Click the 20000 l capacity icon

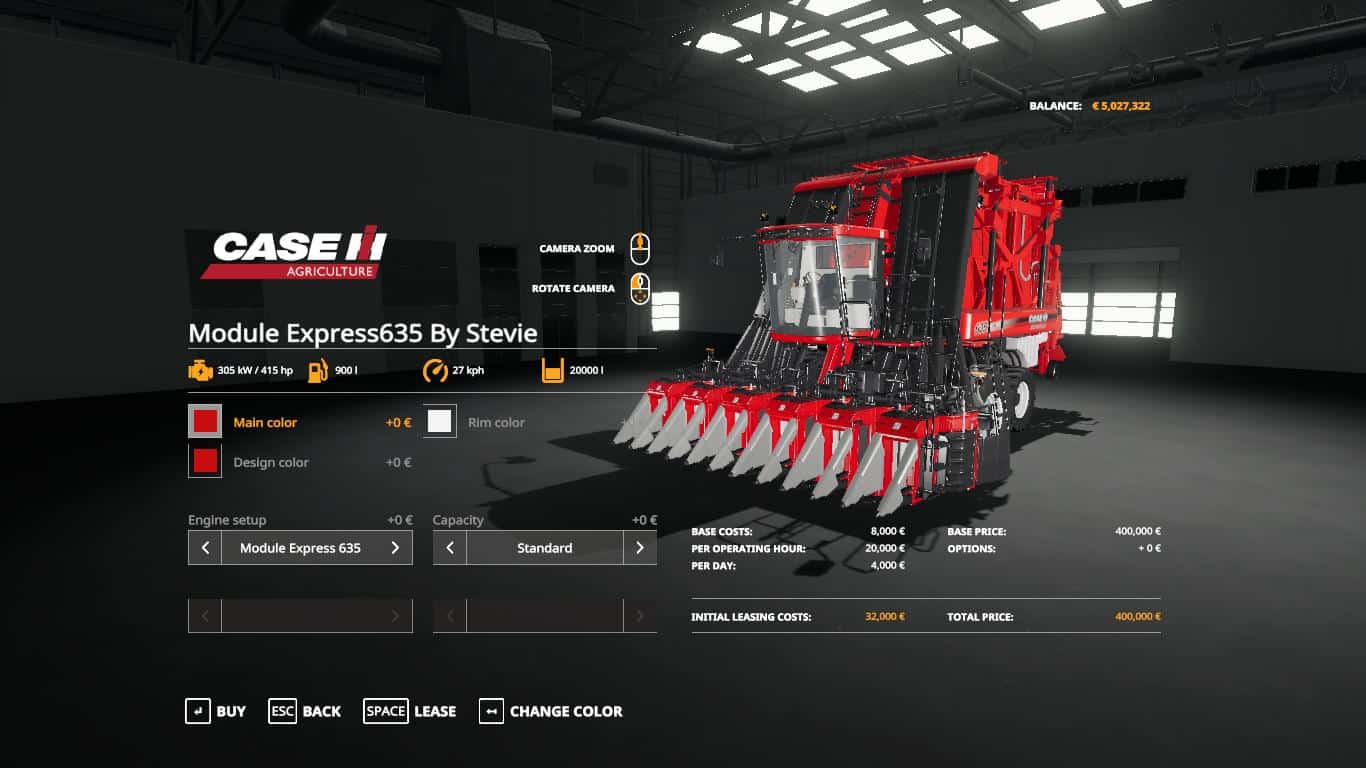pyautogui.click(x=551, y=369)
